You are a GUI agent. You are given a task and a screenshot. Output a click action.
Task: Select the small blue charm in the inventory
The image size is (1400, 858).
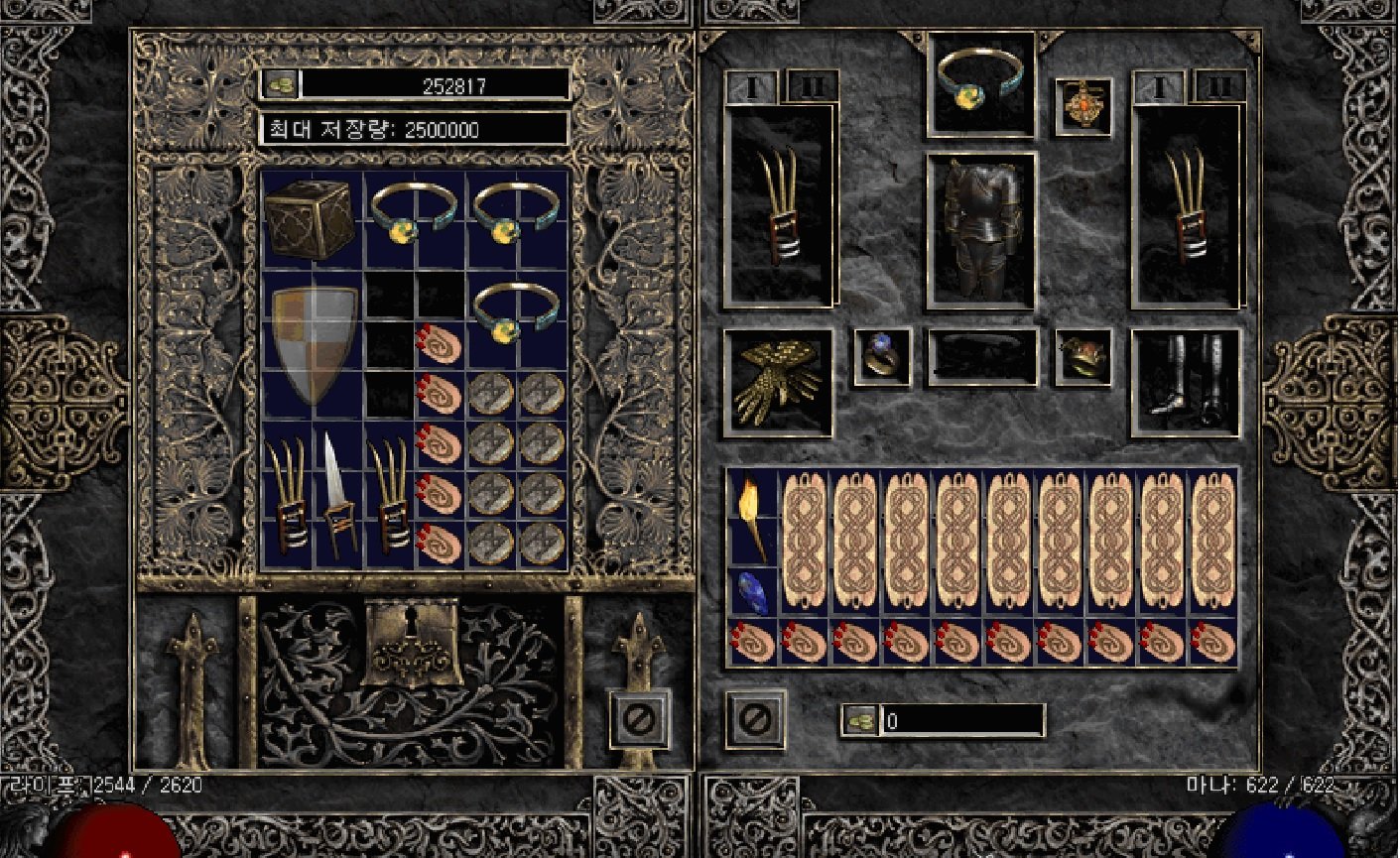[x=752, y=592]
